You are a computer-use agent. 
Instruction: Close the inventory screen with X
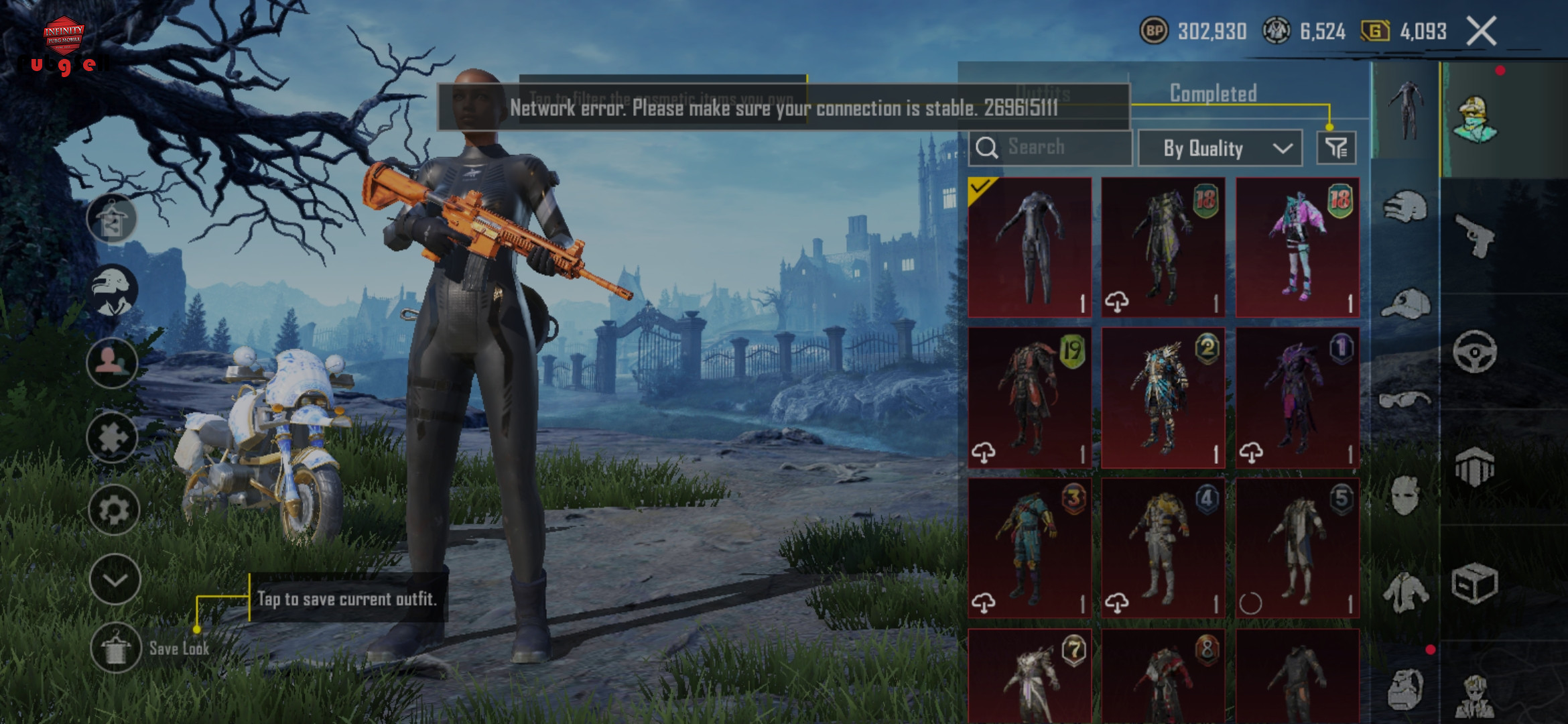point(1482,32)
